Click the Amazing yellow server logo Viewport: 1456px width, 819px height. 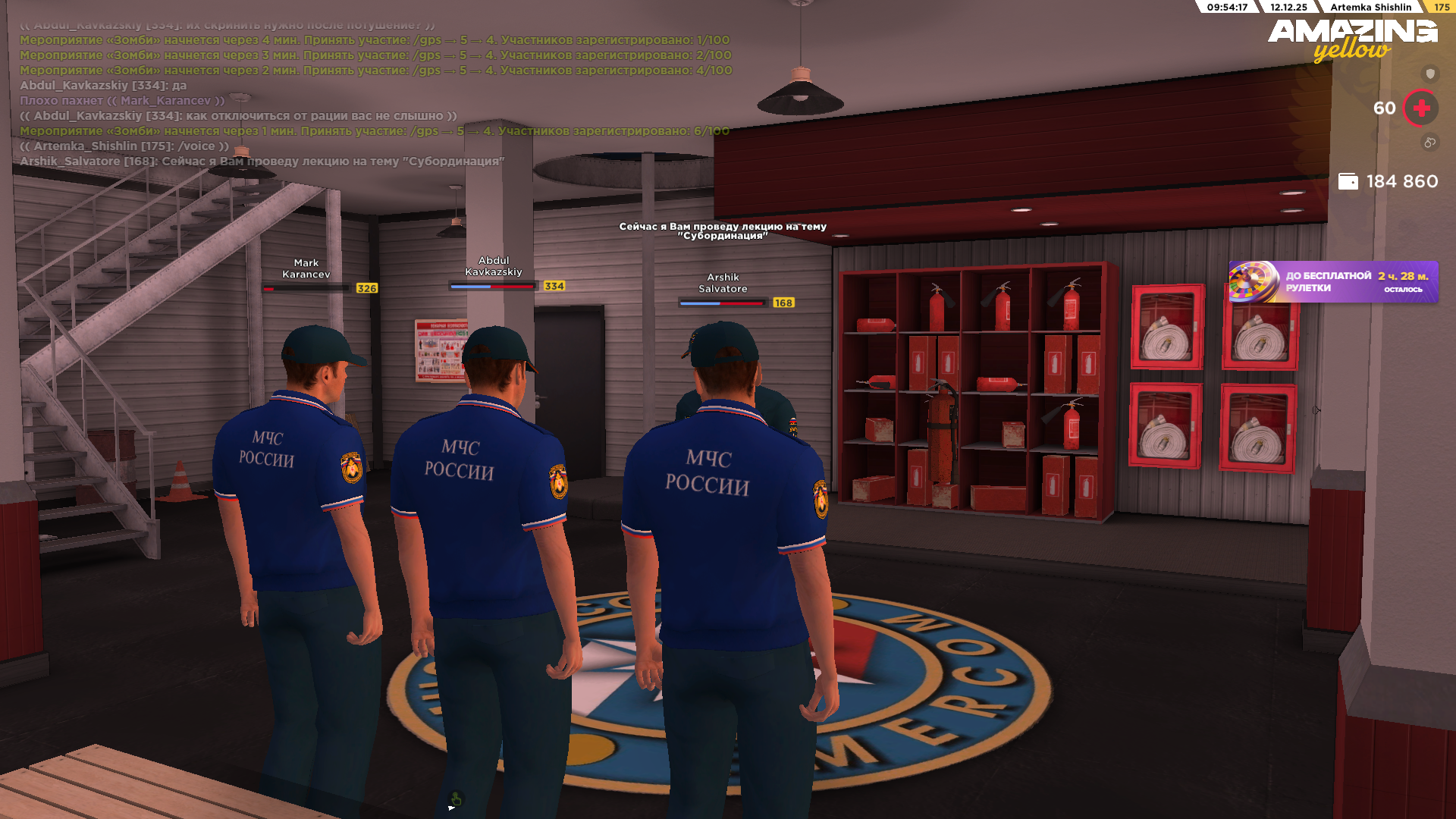pos(1352,39)
